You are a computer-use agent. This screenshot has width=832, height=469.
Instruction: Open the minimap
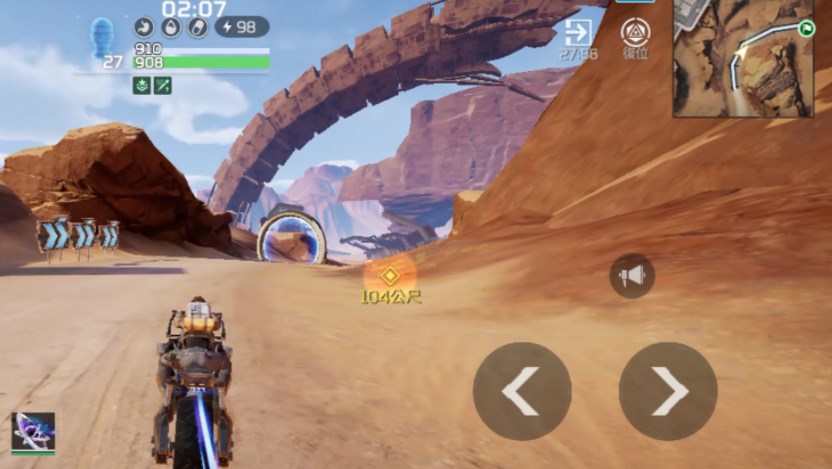[742, 59]
